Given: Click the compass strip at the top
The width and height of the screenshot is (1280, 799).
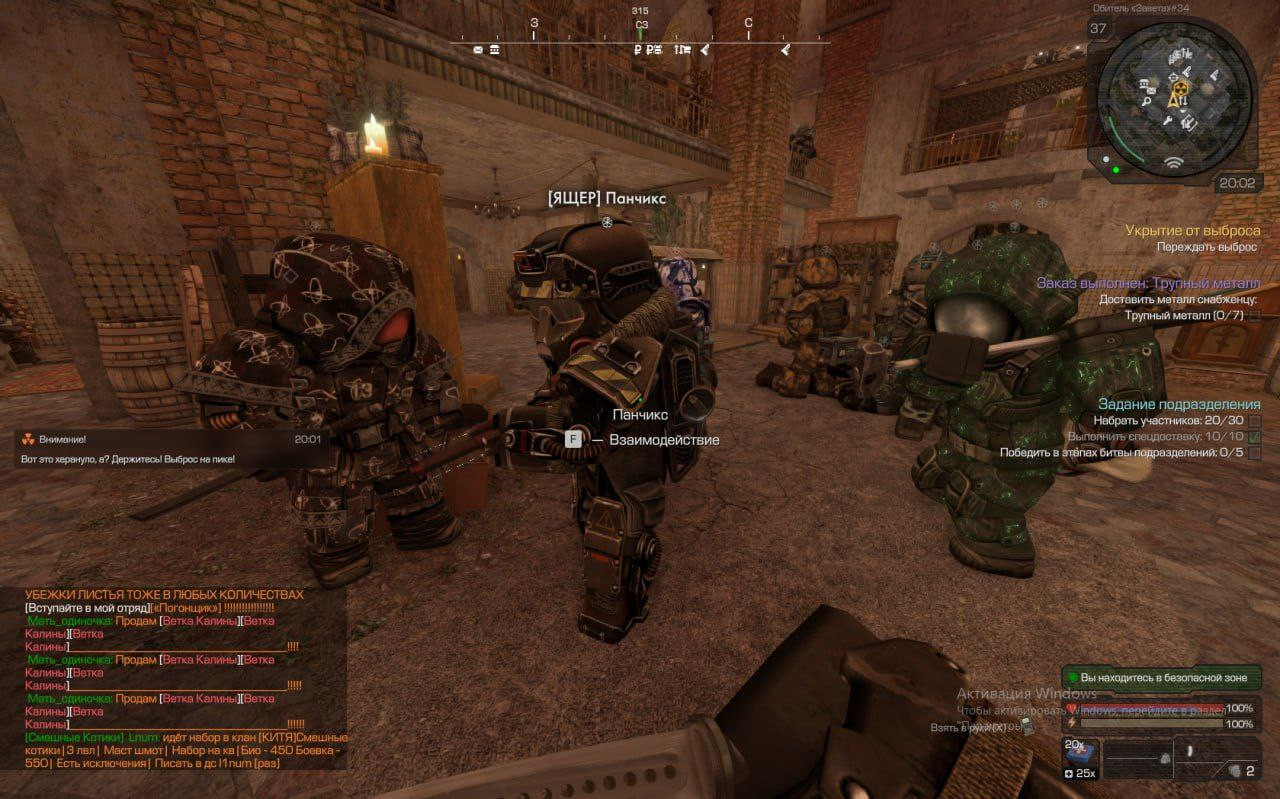Looking at the screenshot, I should pyautogui.click(x=640, y=42).
